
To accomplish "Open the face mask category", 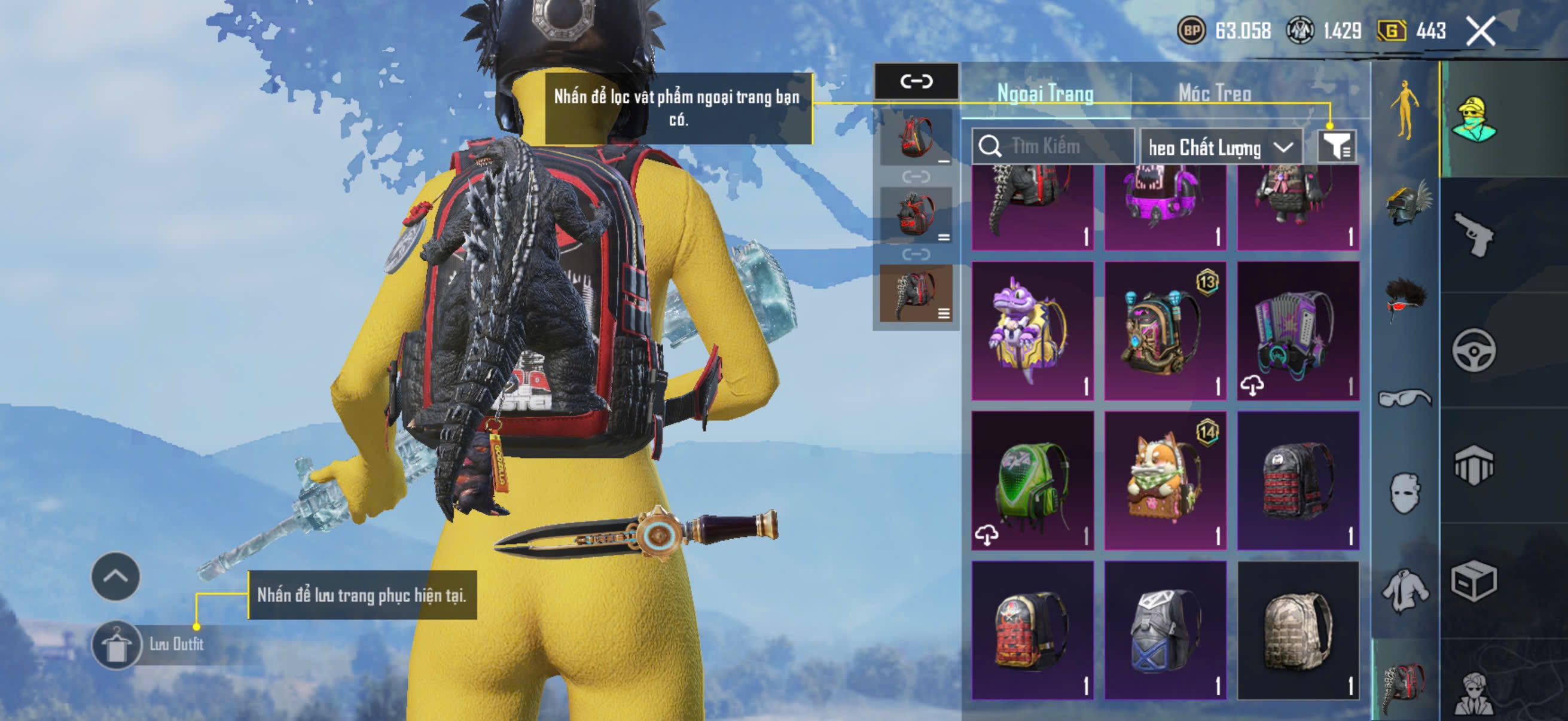I will 1404,493.
